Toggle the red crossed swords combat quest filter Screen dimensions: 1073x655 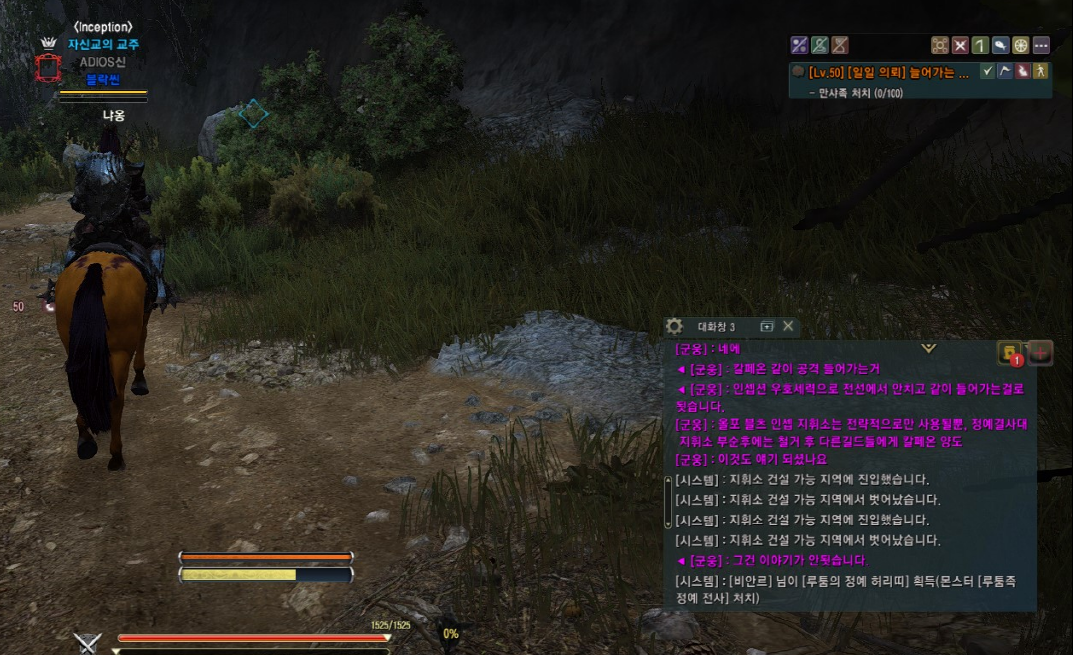pyautogui.click(x=960, y=45)
